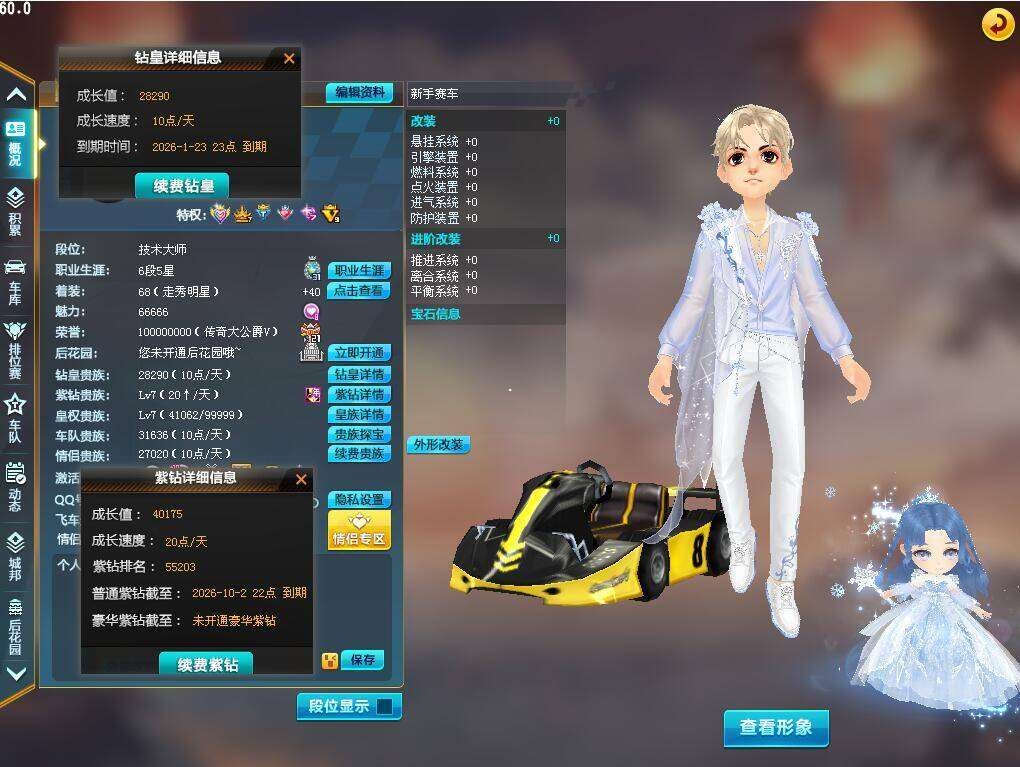The image size is (1020, 767).
Task: Click the 查看形象 view avatar button
Action: 776,727
